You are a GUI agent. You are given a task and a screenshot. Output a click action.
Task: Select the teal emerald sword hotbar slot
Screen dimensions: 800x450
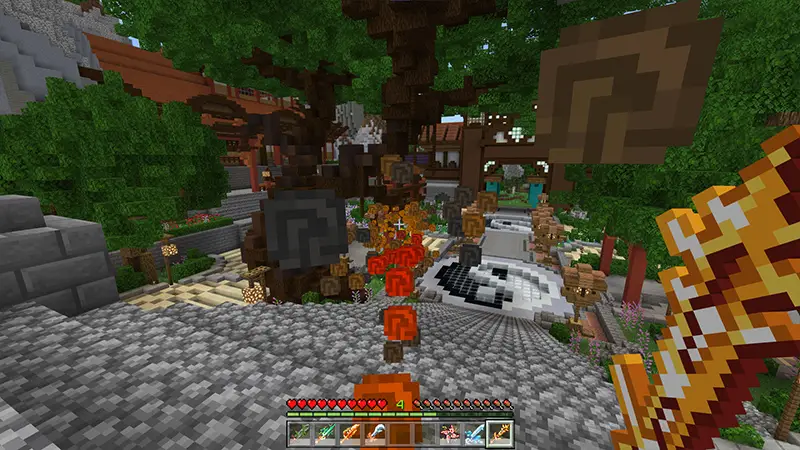325,432
